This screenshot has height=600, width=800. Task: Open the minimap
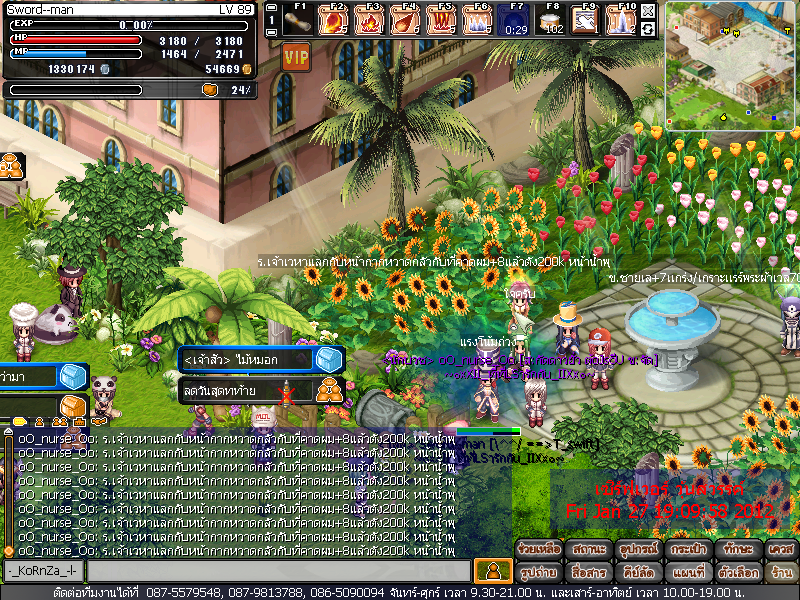732,65
